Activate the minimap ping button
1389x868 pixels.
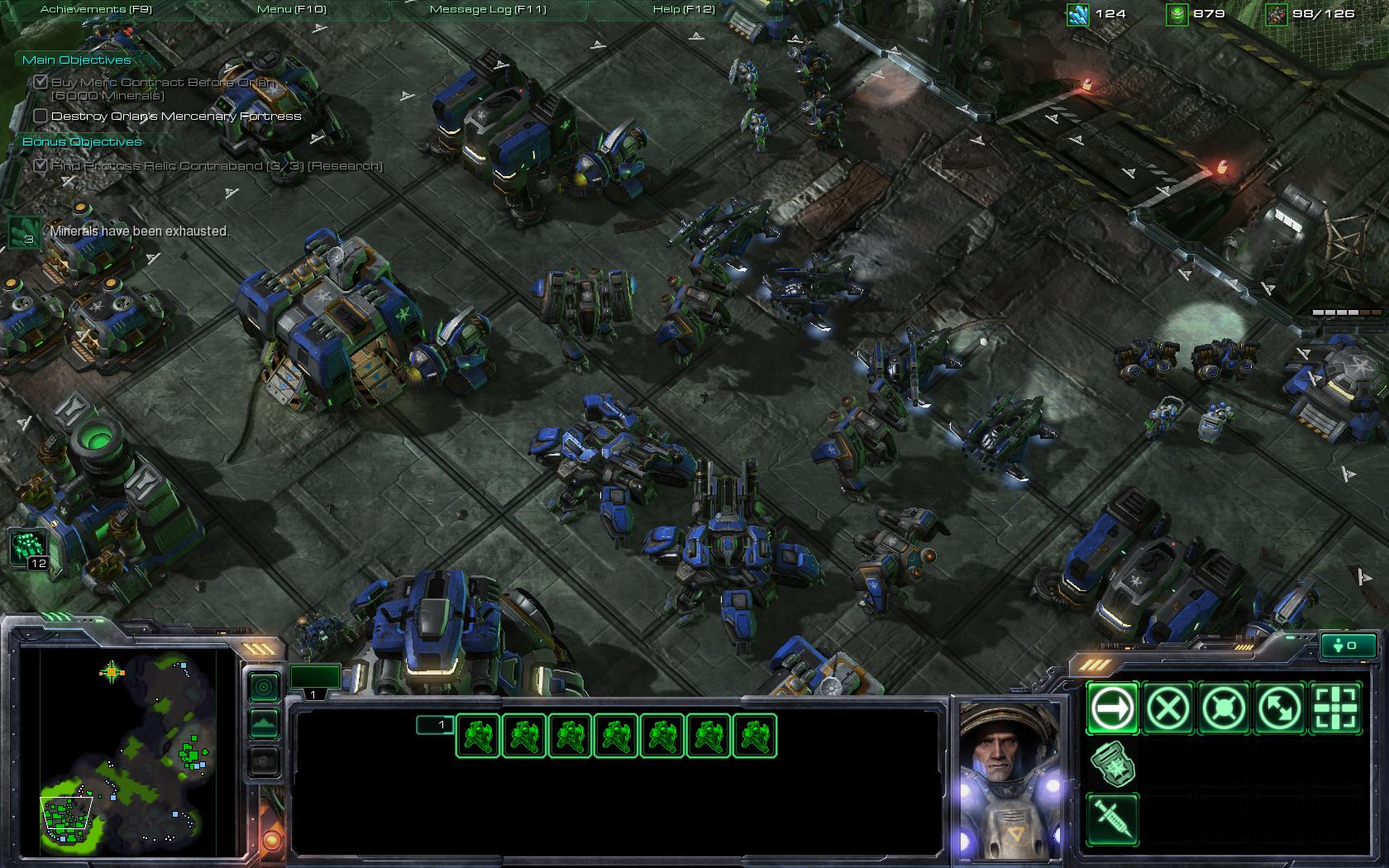coord(264,686)
